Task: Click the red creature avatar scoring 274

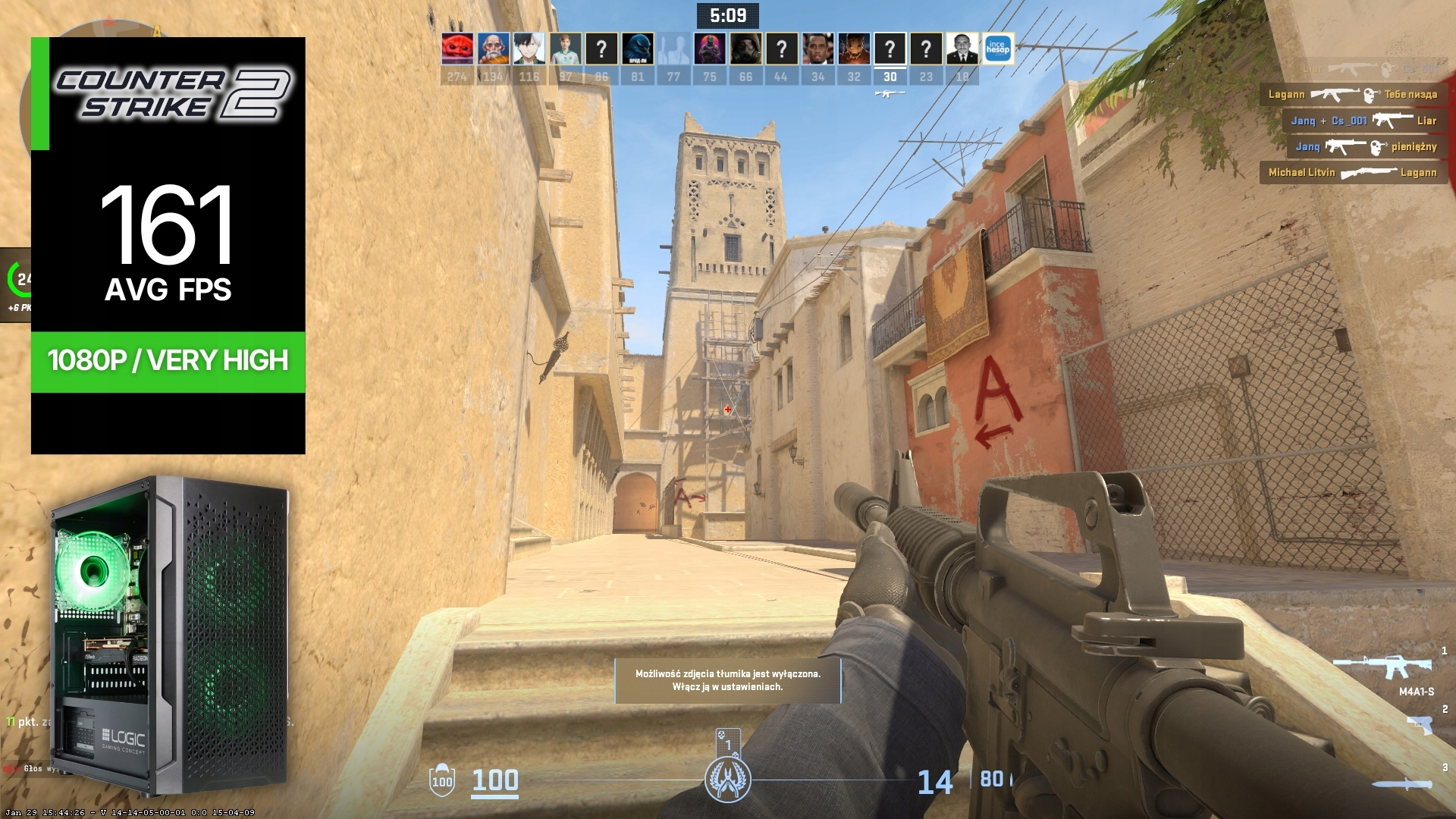Action: tap(457, 49)
